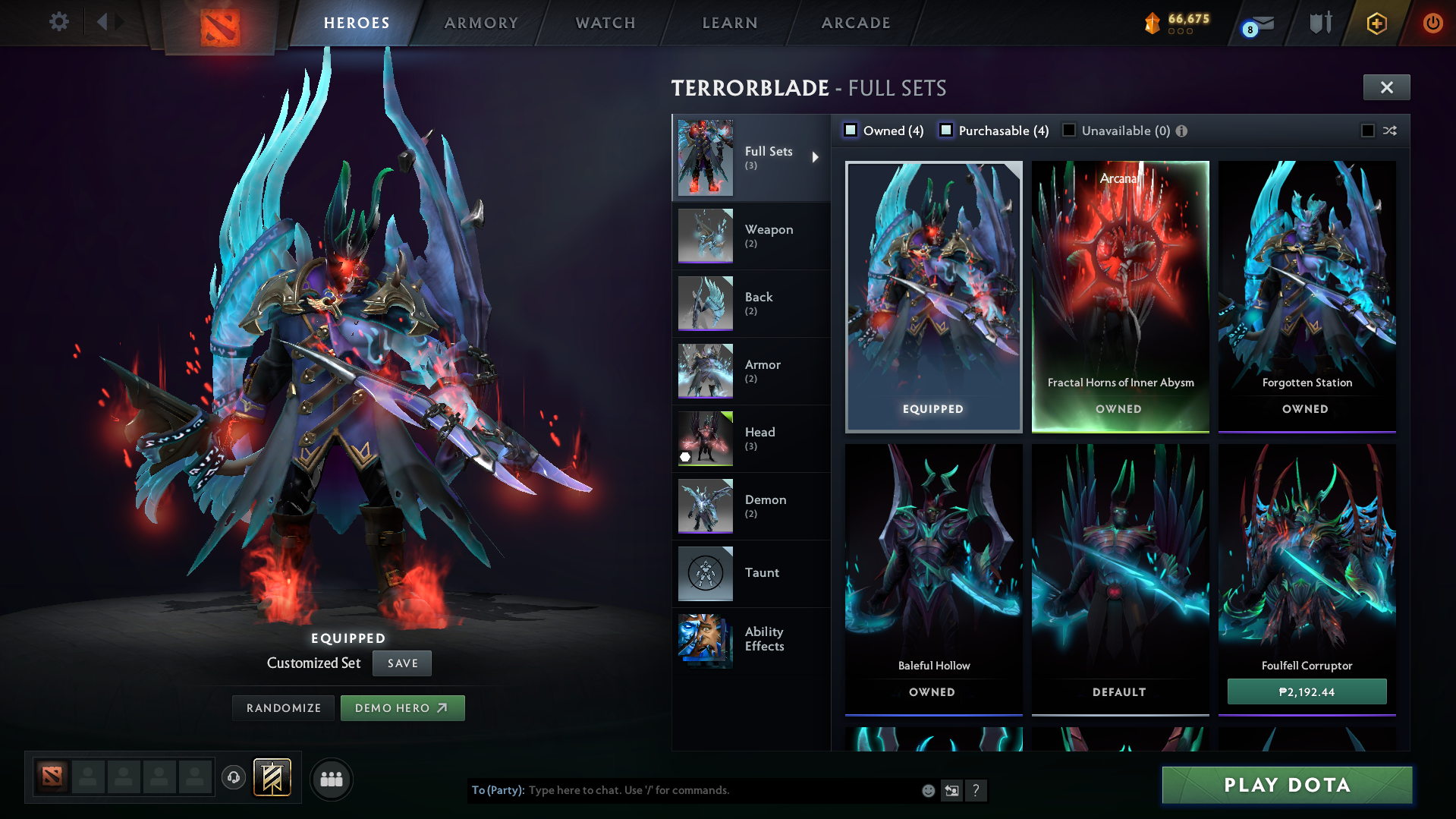Enable the Purchasable (4) filter

click(x=945, y=130)
